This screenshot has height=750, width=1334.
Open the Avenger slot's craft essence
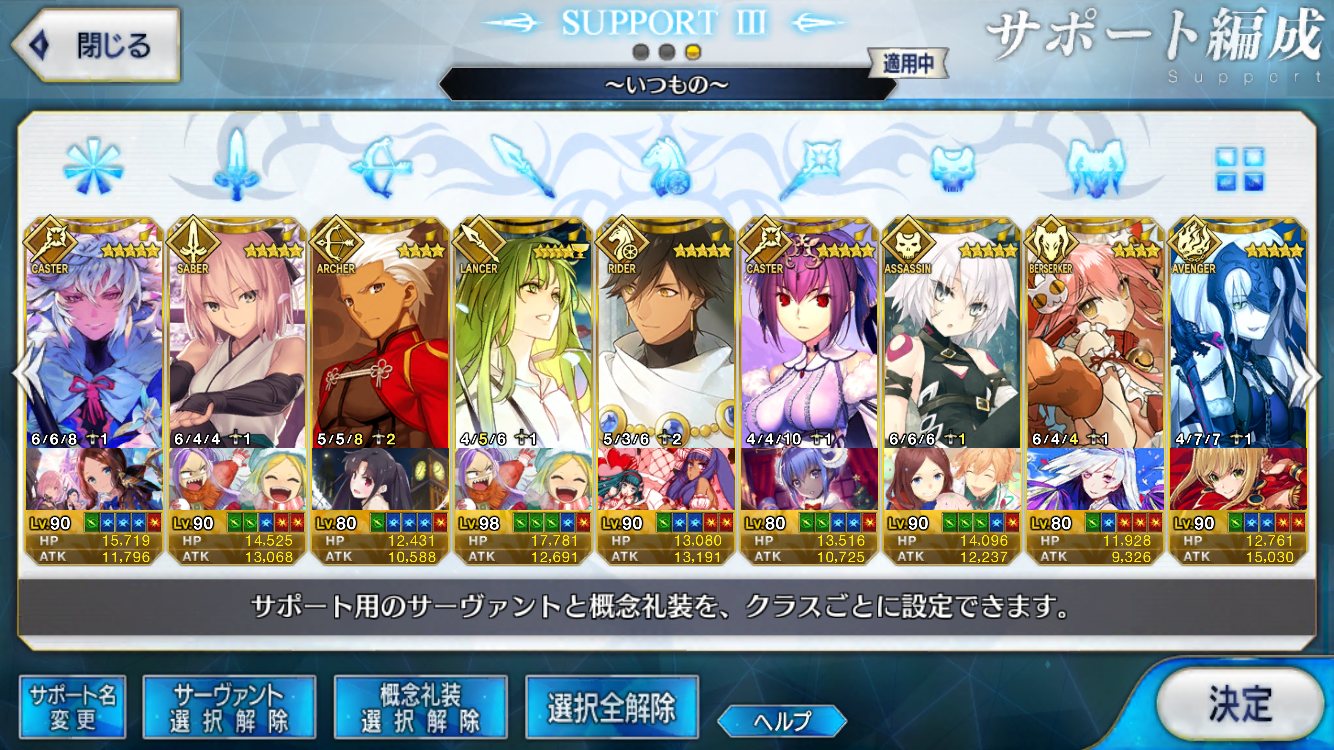[1236, 481]
